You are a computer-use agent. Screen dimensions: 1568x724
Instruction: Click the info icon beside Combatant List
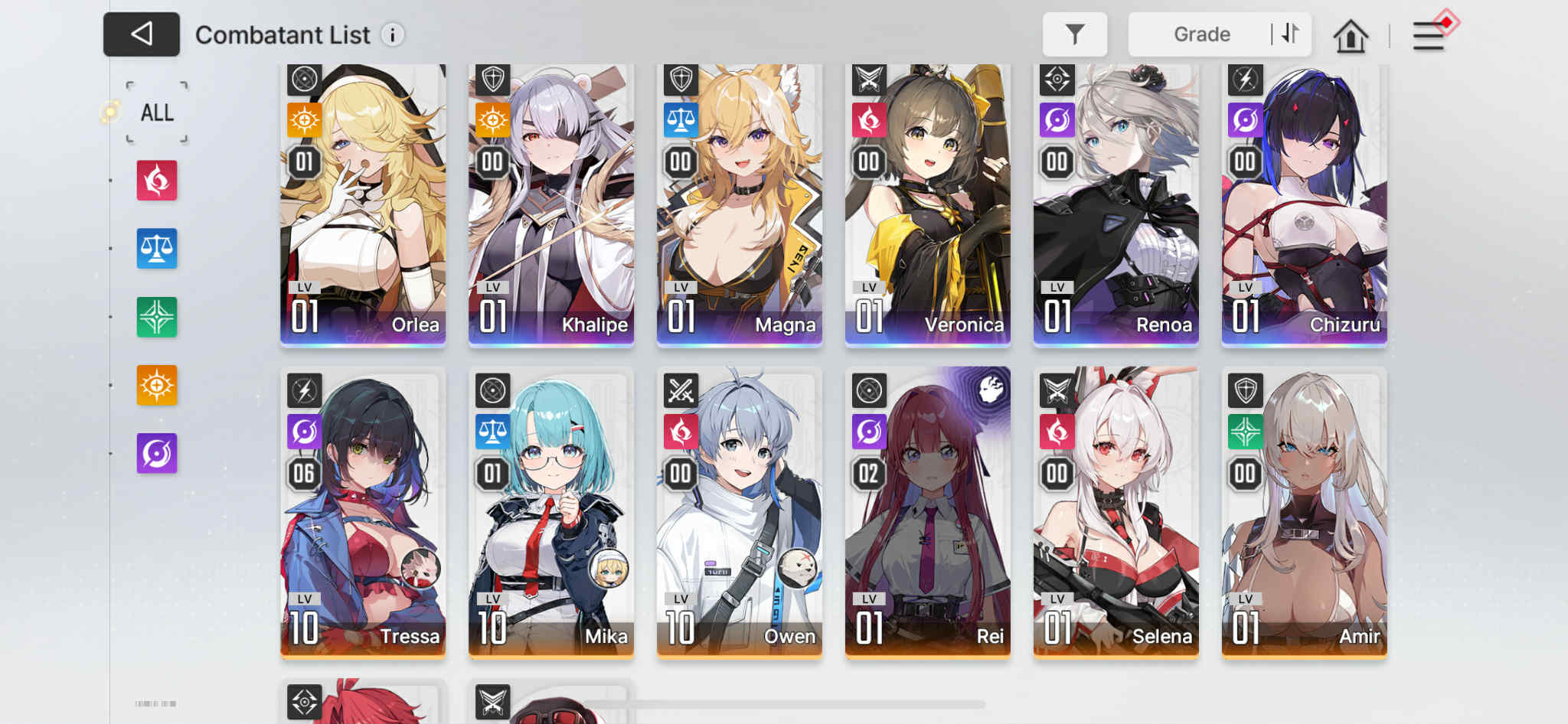click(391, 35)
